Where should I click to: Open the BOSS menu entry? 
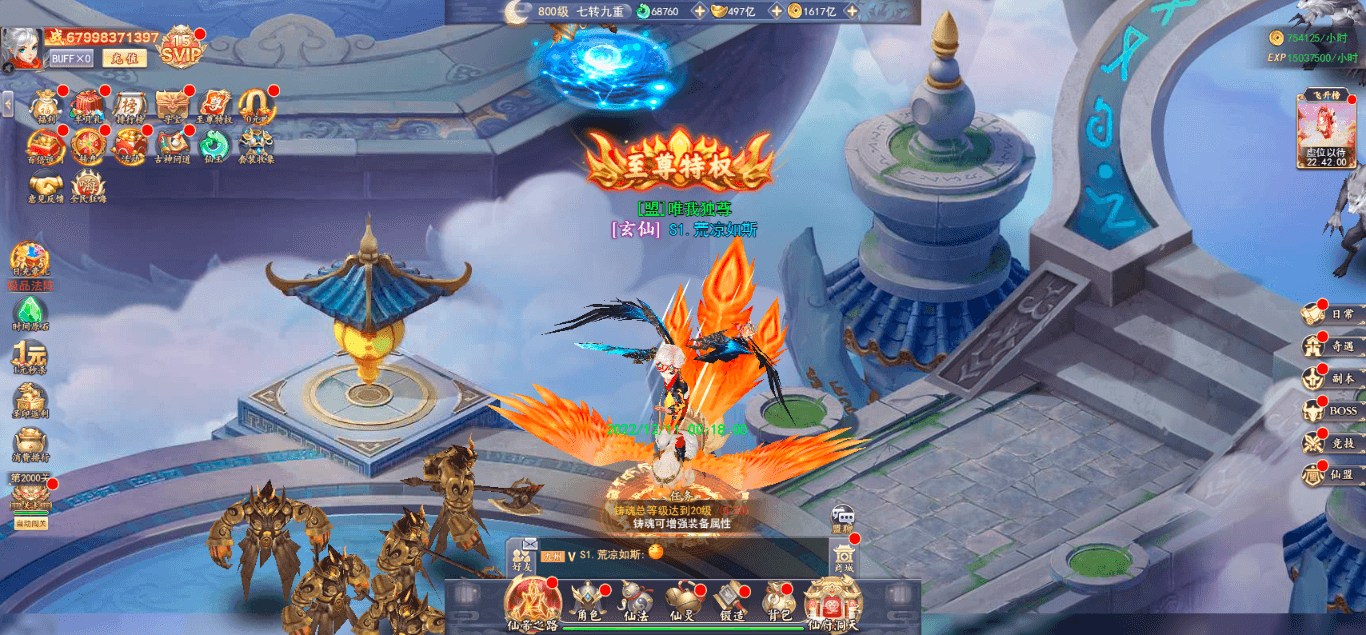(1330, 411)
